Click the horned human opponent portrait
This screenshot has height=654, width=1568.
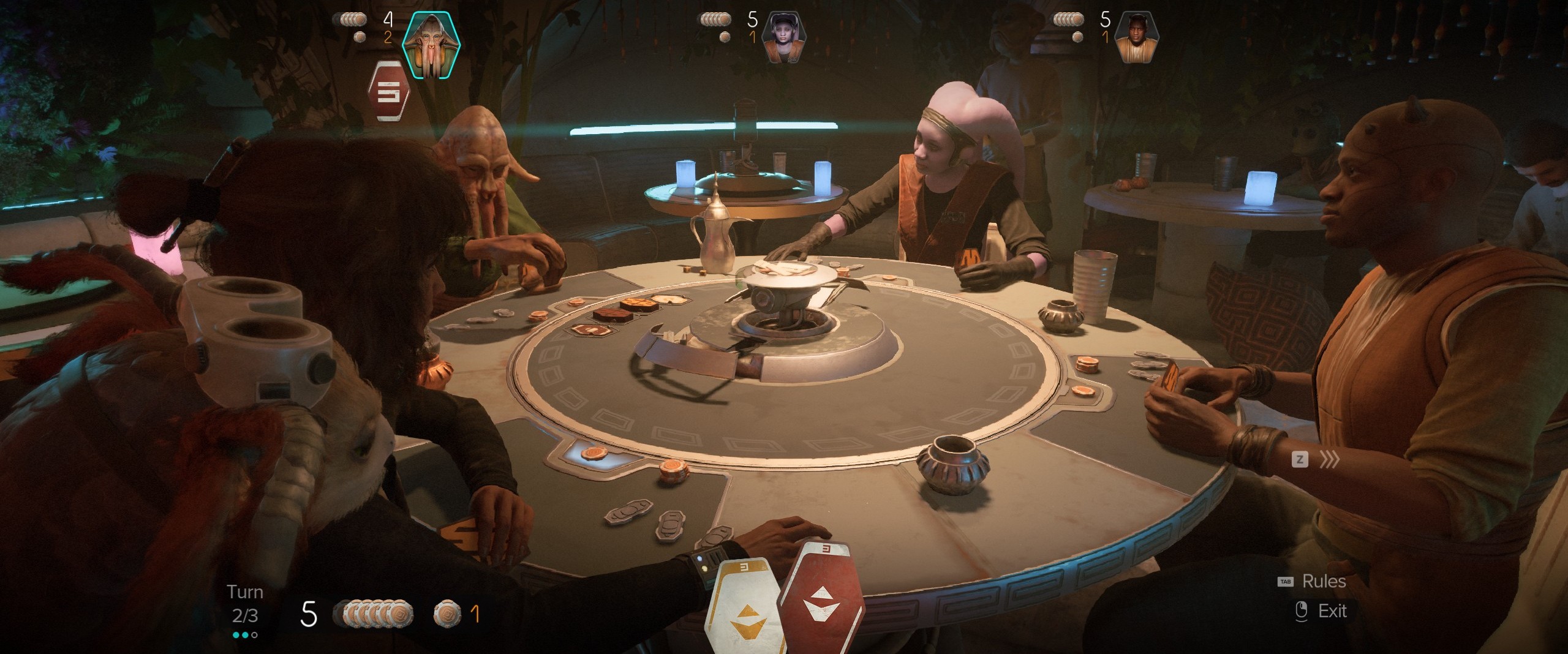pos(1136,37)
